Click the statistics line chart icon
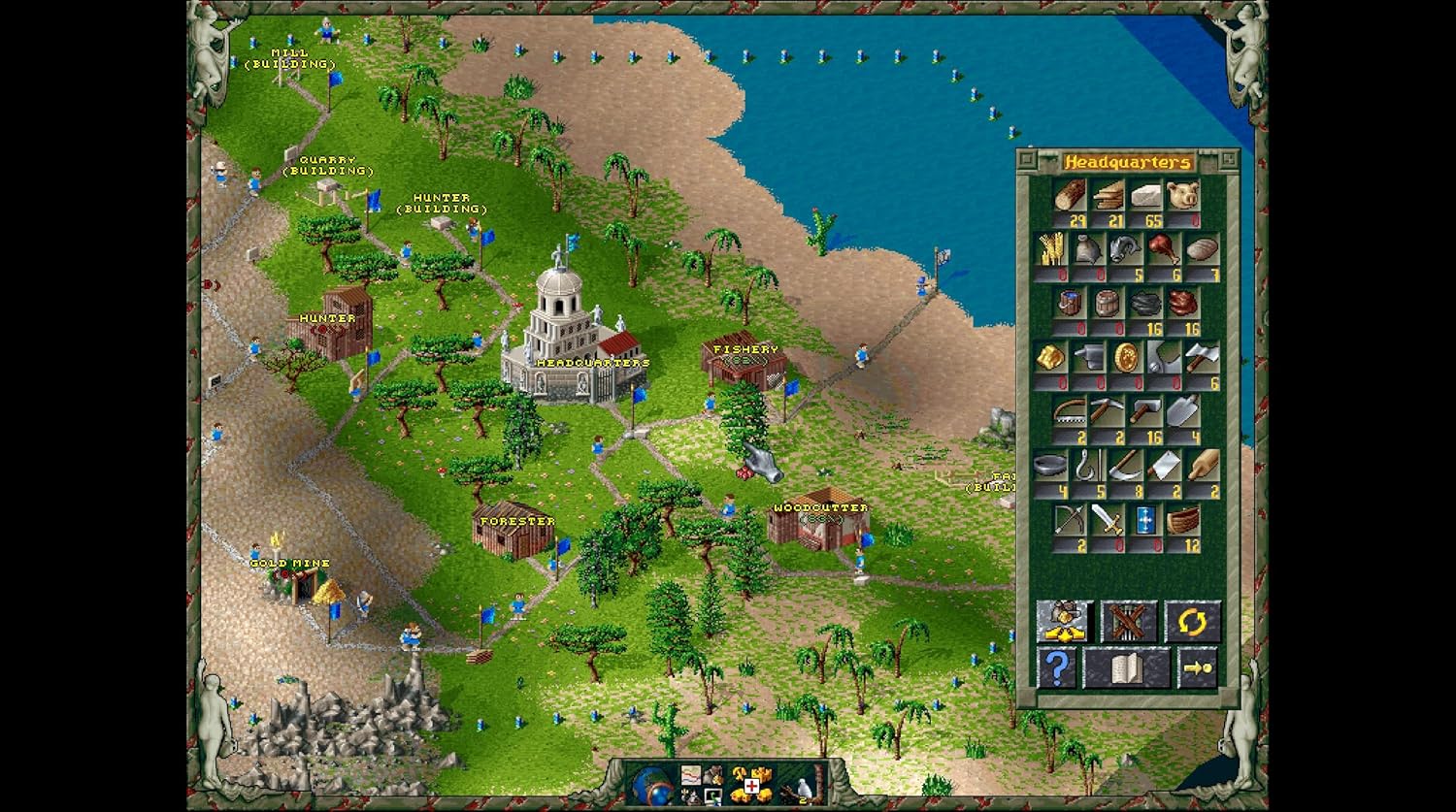Image resolution: width=1456 pixels, height=812 pixels. [690, 774]
